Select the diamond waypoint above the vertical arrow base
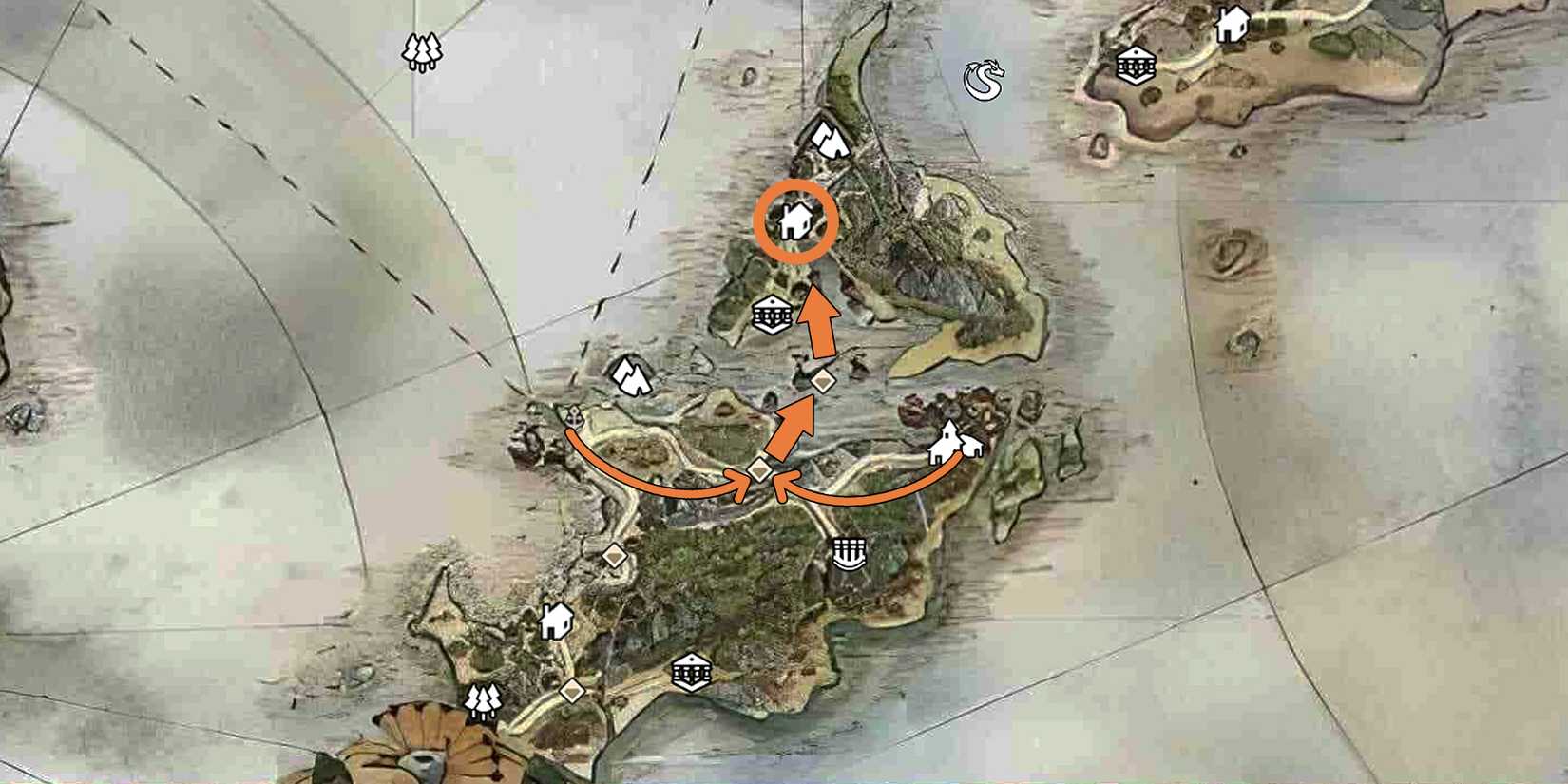The width and height of the screenshot is (1568, 784). pyautogui.click(x=821, y=380)
